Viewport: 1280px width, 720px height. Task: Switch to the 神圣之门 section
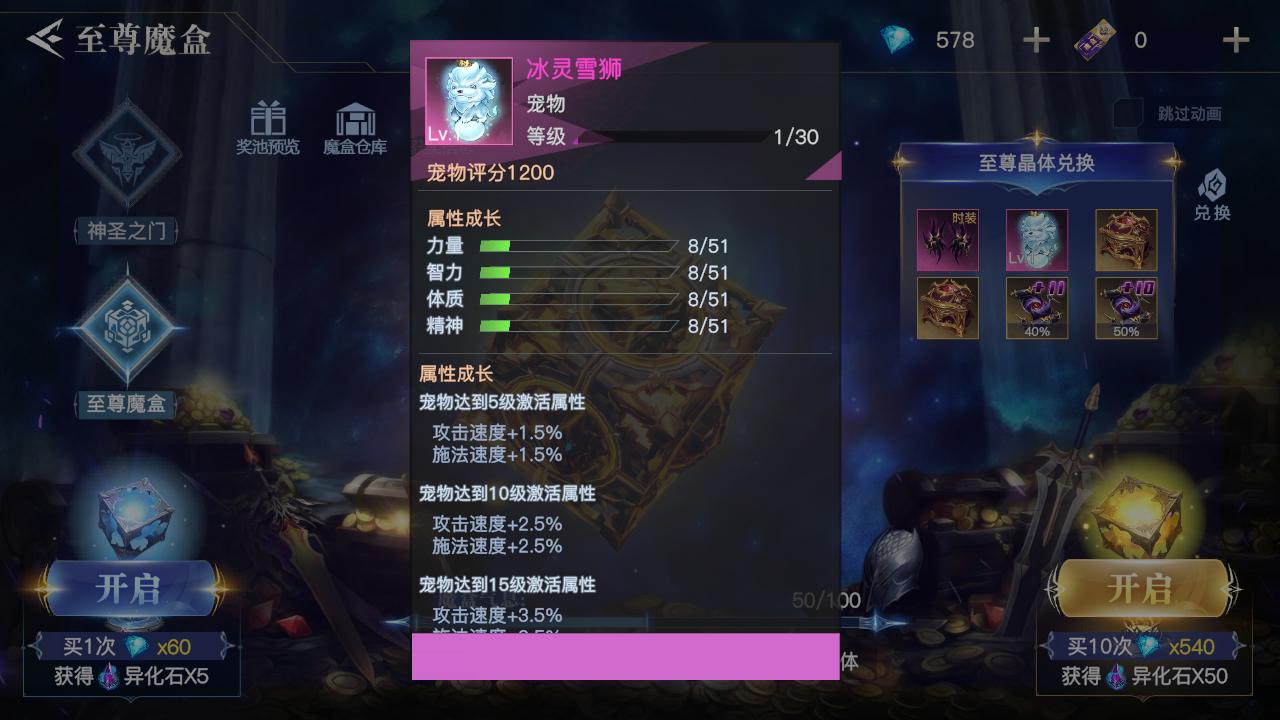[x=126, y=230]
